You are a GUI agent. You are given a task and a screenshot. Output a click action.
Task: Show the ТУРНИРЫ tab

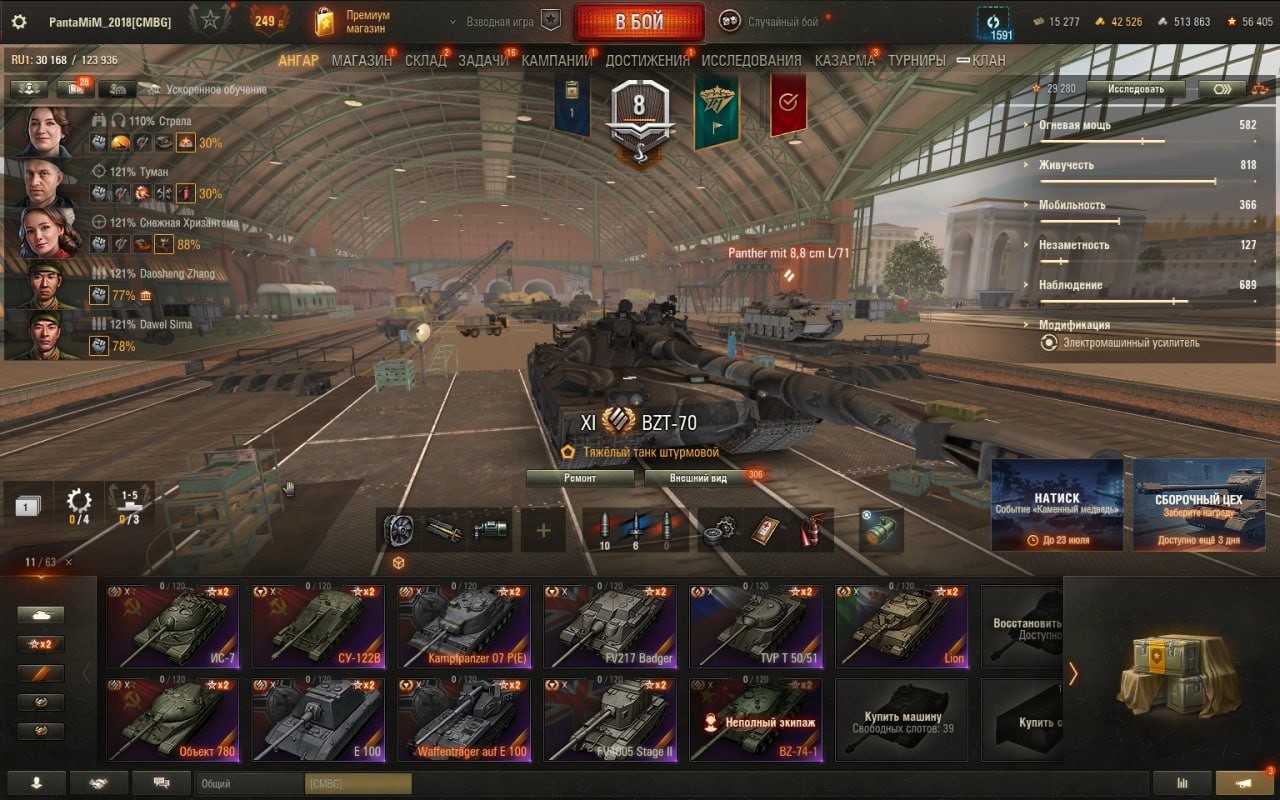tap(916, 60)
